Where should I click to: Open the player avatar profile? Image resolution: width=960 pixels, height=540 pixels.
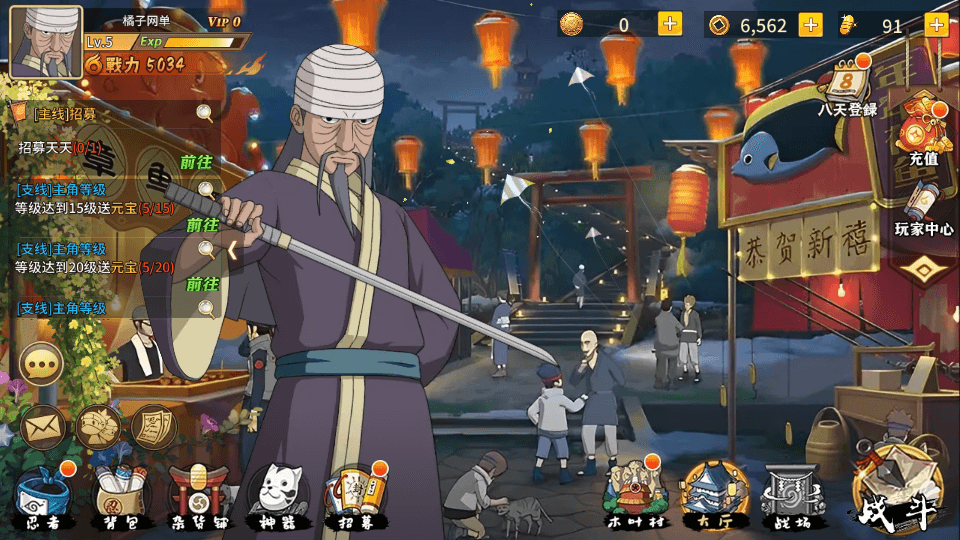click(45, 41)
